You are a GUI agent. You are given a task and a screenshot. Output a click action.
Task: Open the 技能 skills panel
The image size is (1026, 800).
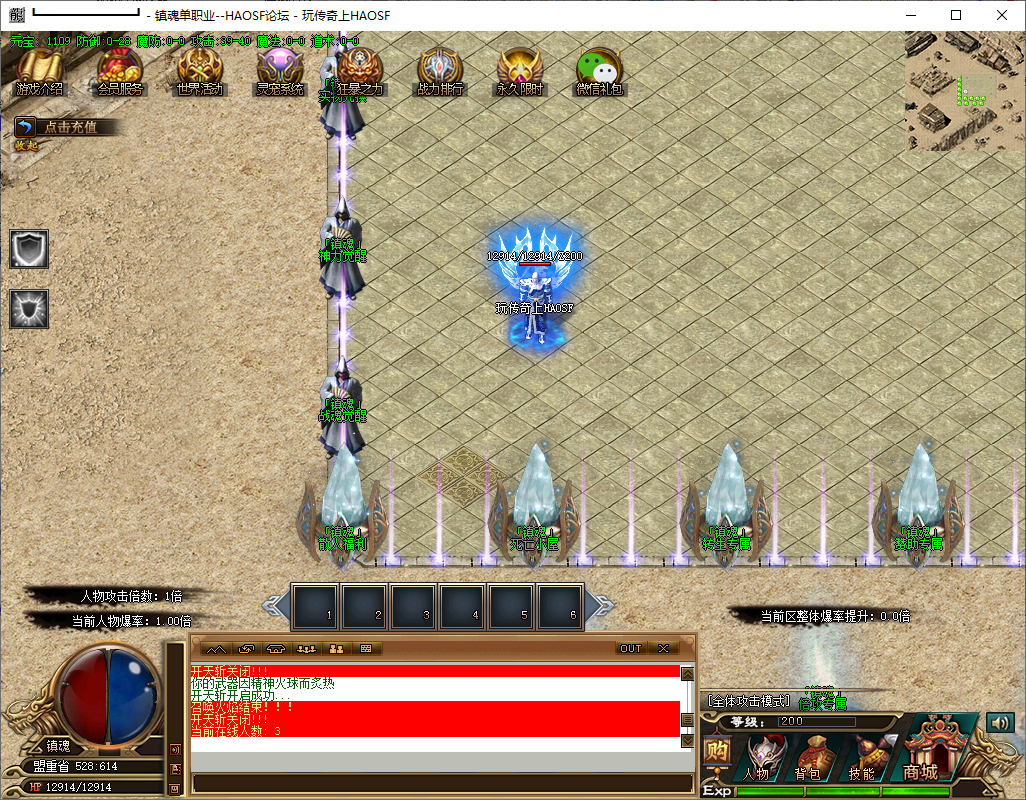pyautogui.click(x=863, y=758)
